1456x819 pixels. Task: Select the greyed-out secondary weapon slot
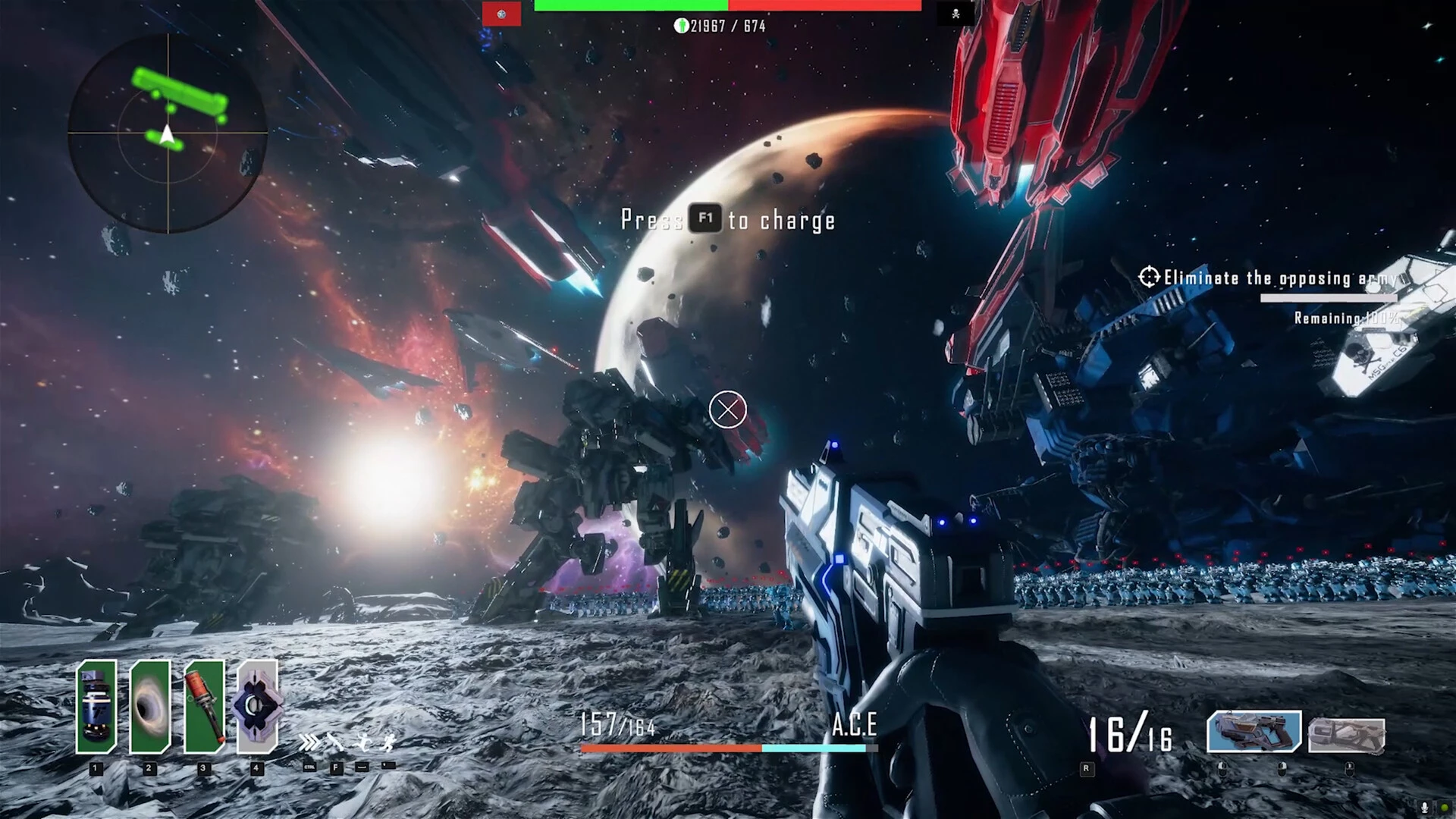(1347, 734)
